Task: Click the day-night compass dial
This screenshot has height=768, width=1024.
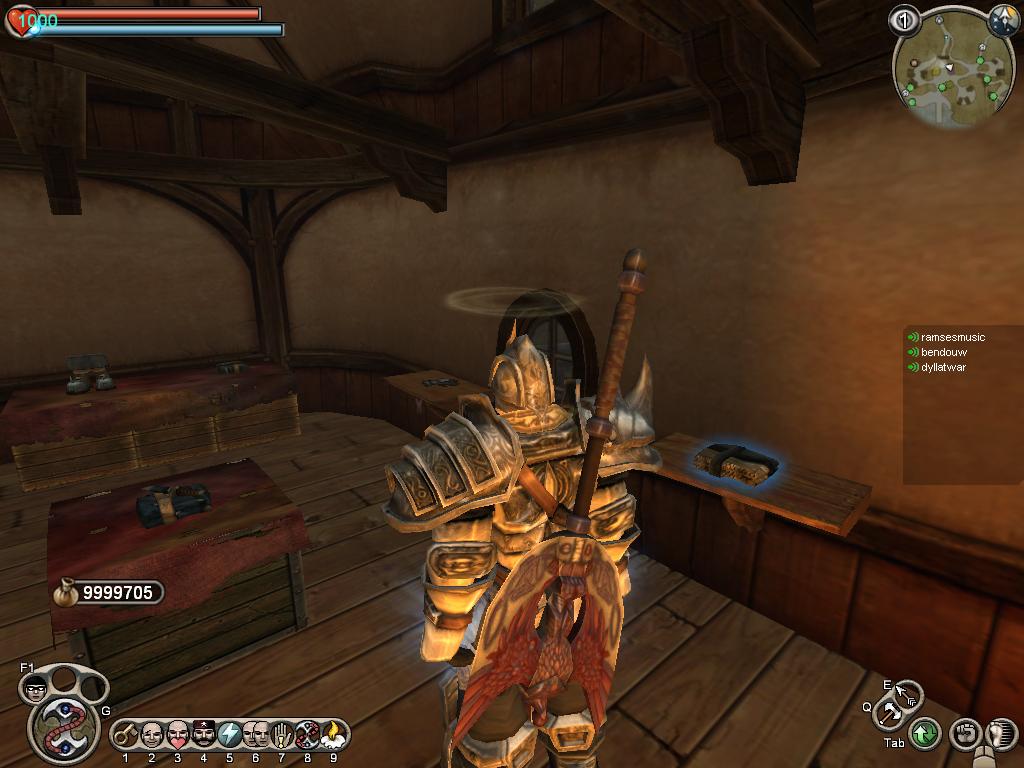Action: (x=1003, y=19)
